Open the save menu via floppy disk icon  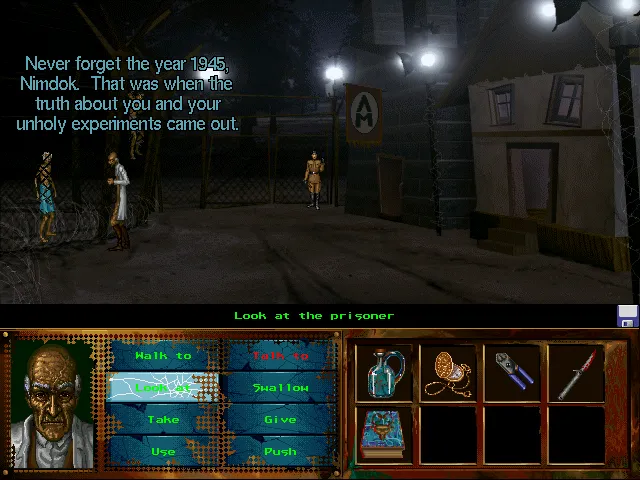tap(627, 317)
